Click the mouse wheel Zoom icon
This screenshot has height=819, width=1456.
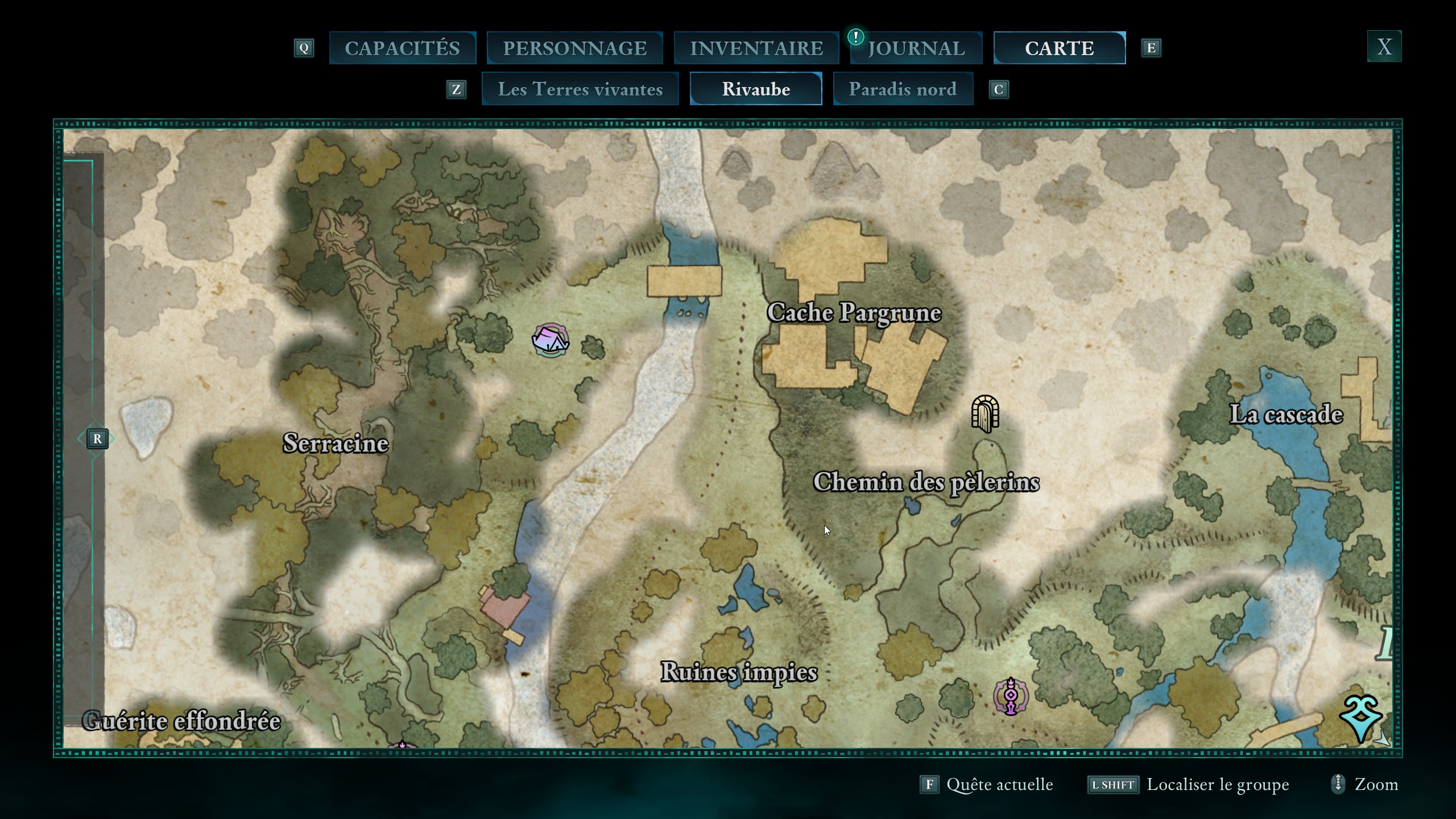[x=1338, y=784]
